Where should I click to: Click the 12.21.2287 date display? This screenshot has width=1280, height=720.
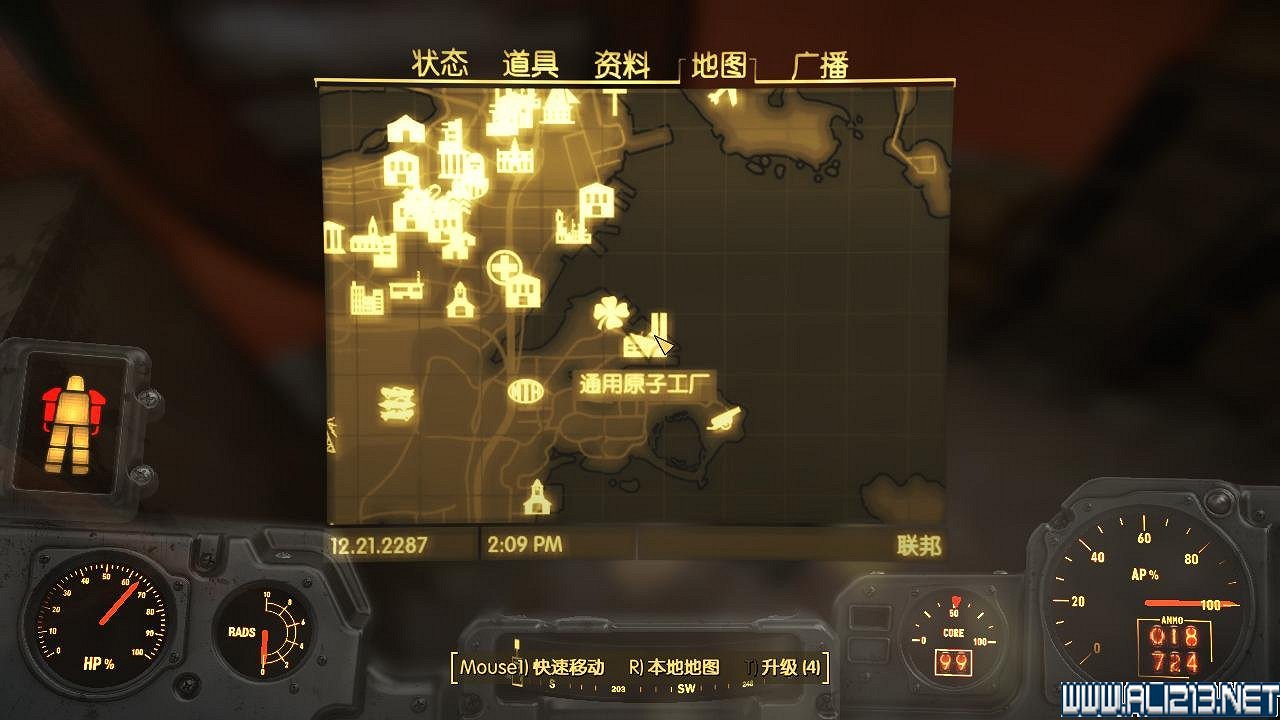click(379, 545)
